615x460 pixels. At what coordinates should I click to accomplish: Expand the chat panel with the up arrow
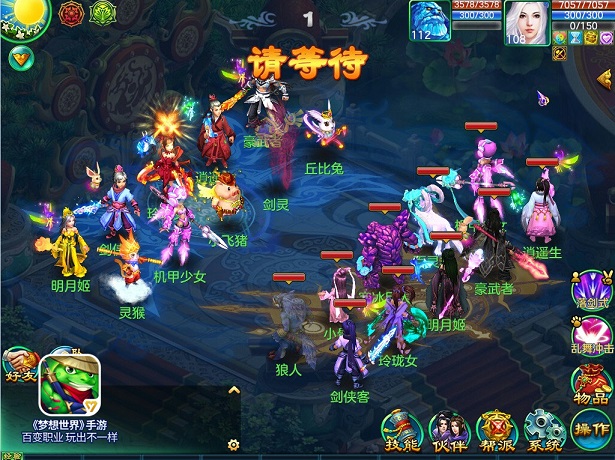[x=234, y=390]
